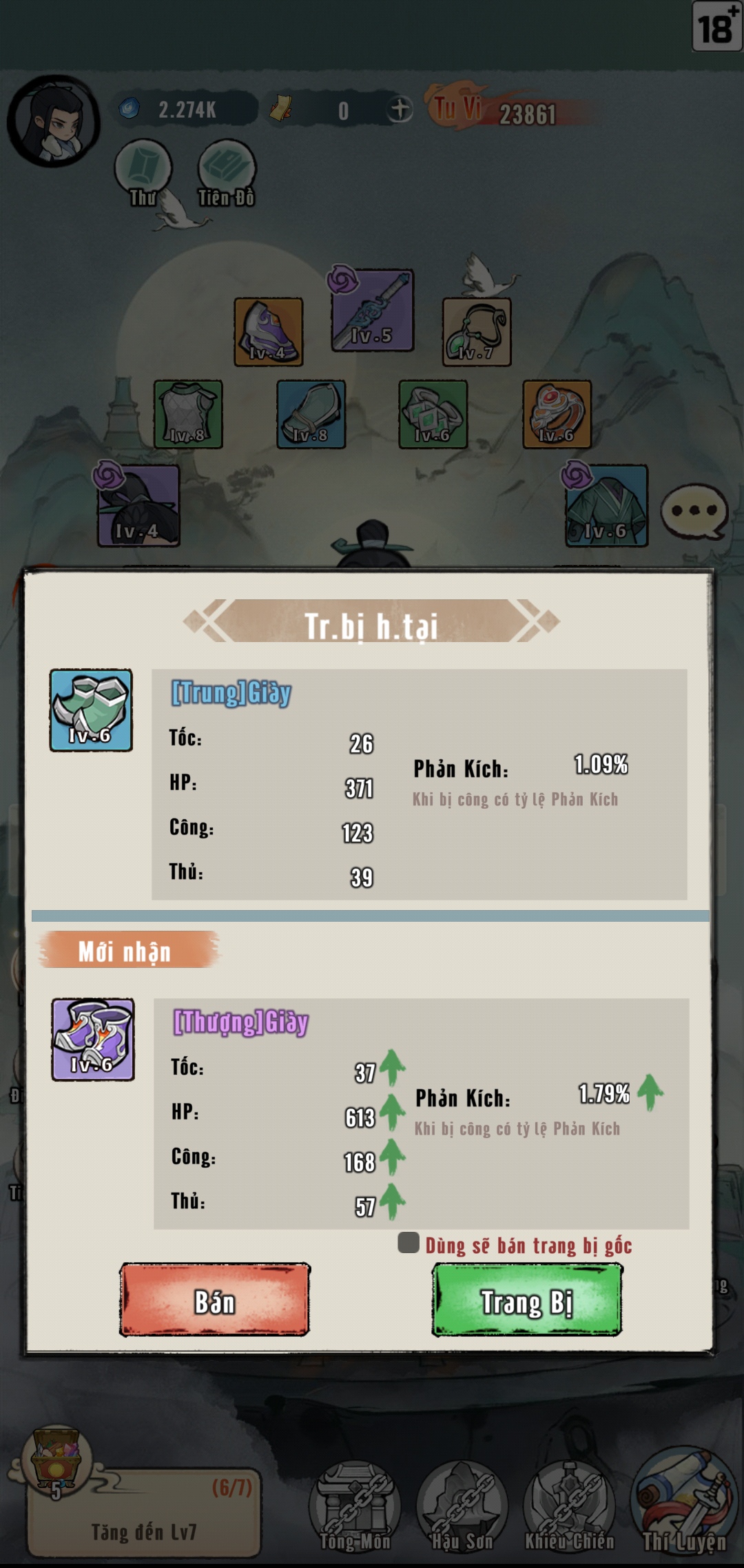Open the player avatar portrait

(x=54, y=122)
